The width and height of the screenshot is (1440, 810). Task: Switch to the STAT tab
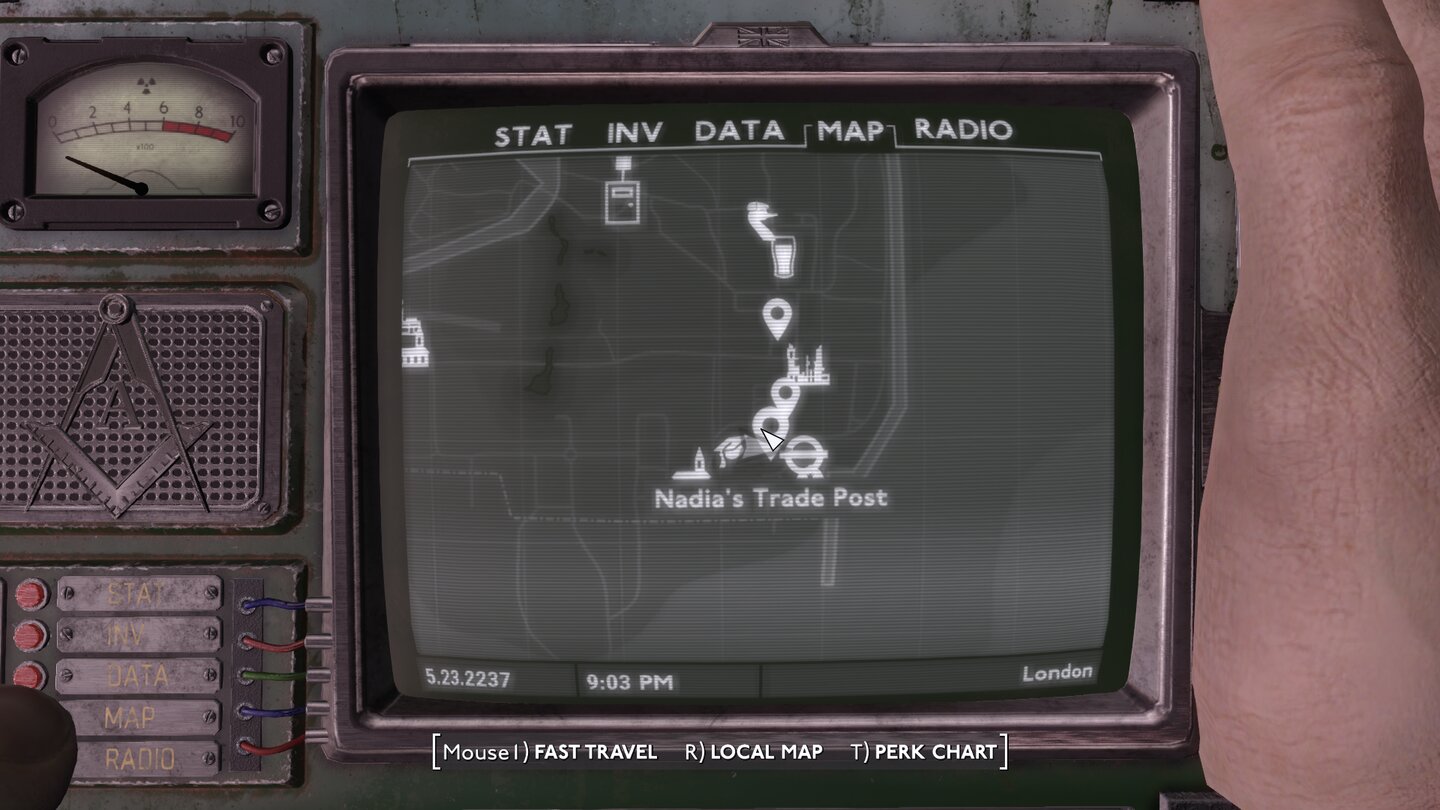tap(531, 132)
